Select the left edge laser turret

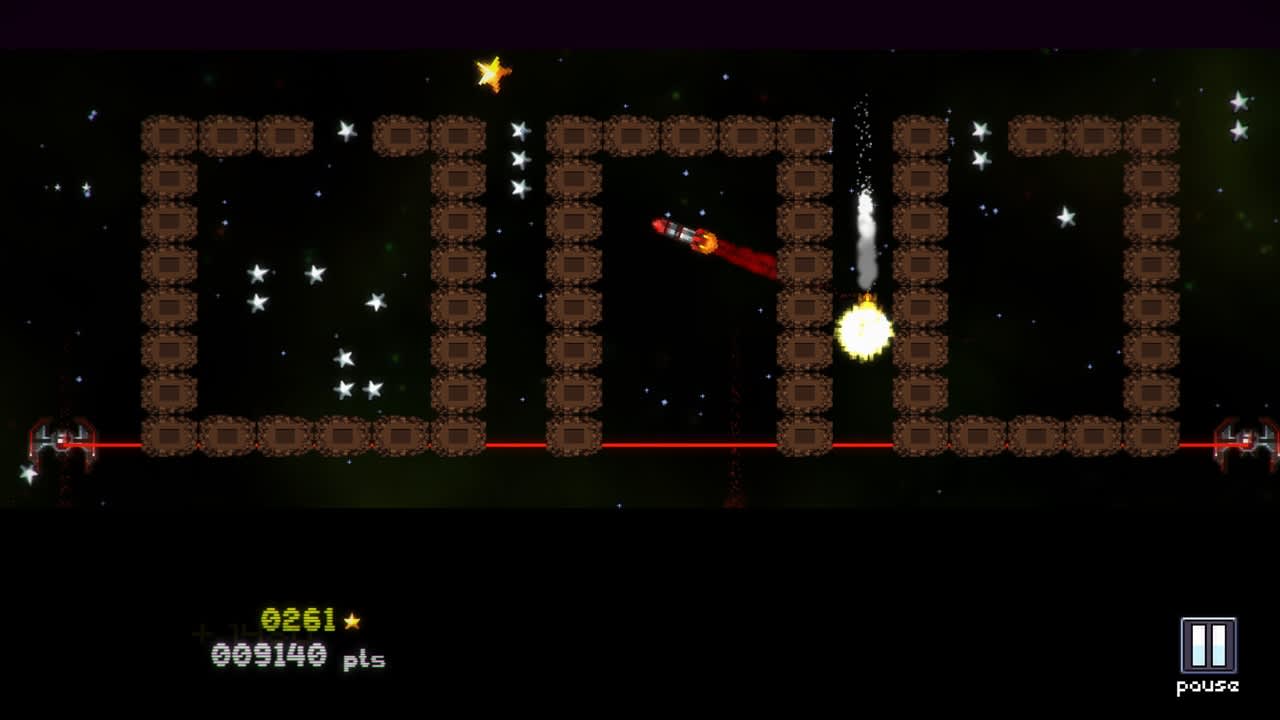(x=60, y=440)
